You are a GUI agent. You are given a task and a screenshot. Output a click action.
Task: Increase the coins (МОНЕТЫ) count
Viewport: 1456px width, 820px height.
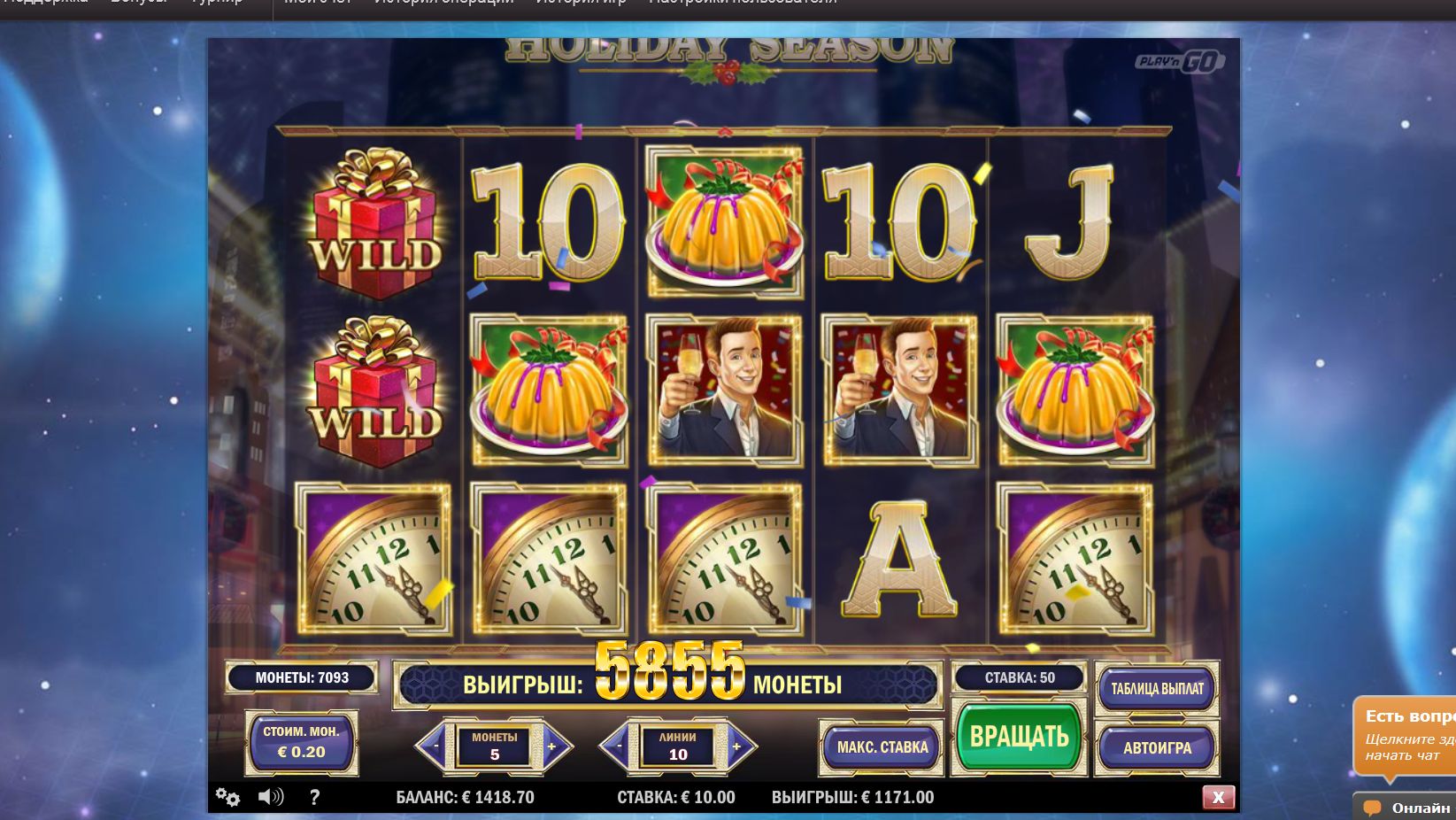pos(552,747)
